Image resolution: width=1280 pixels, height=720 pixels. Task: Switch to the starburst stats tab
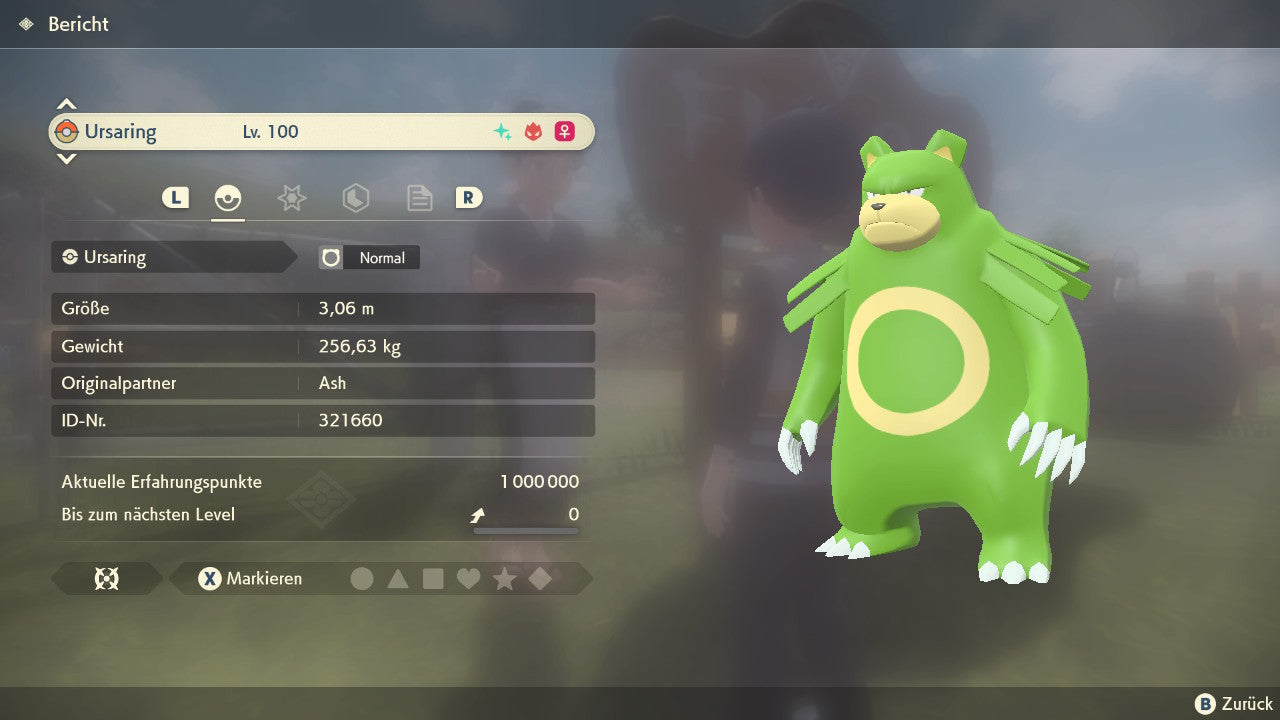tap(291, 198)
